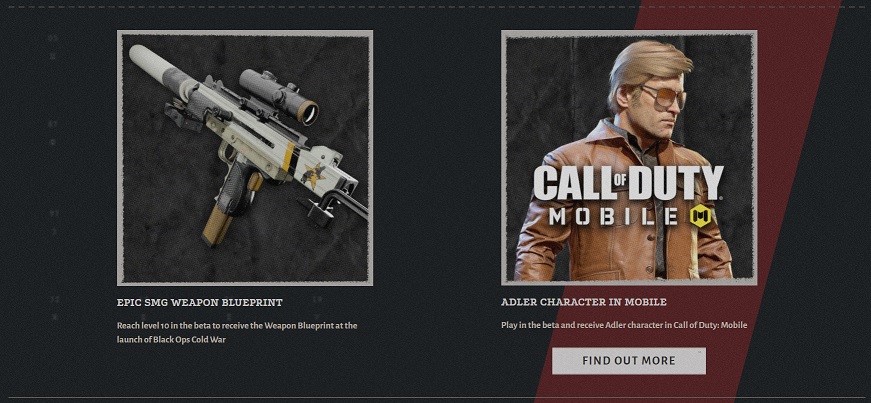Open the Adler Call of Duty Mobile image
Viewport: 871px width, 403px height.
(x=628, y=158)
